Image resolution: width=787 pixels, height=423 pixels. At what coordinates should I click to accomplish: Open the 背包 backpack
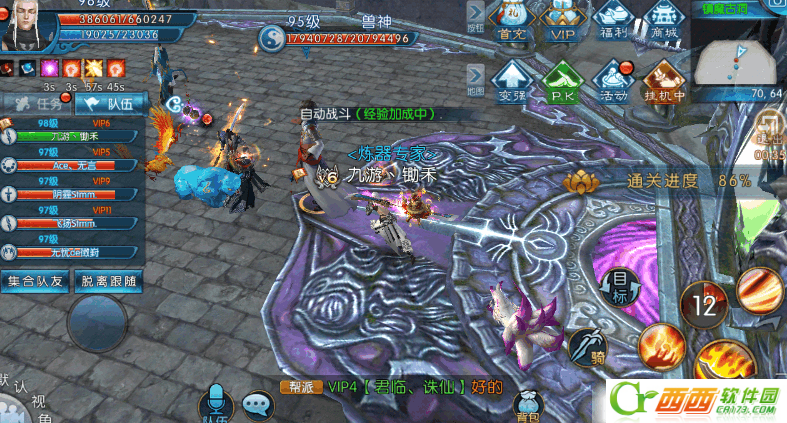pyautogui.click(x=526, y=404)
